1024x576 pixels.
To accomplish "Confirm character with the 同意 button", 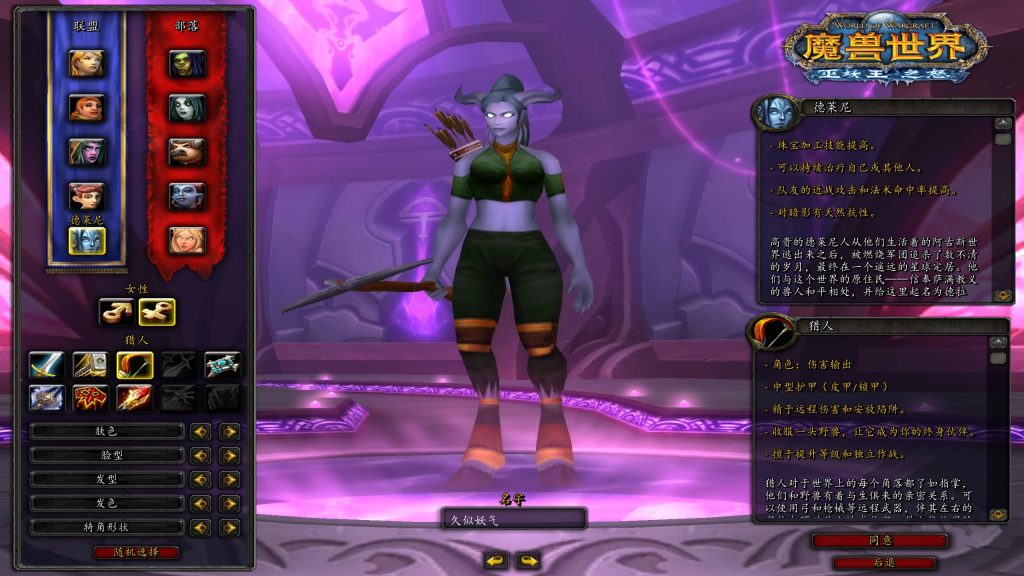I will pyautogui.click(x=879, y=540).
